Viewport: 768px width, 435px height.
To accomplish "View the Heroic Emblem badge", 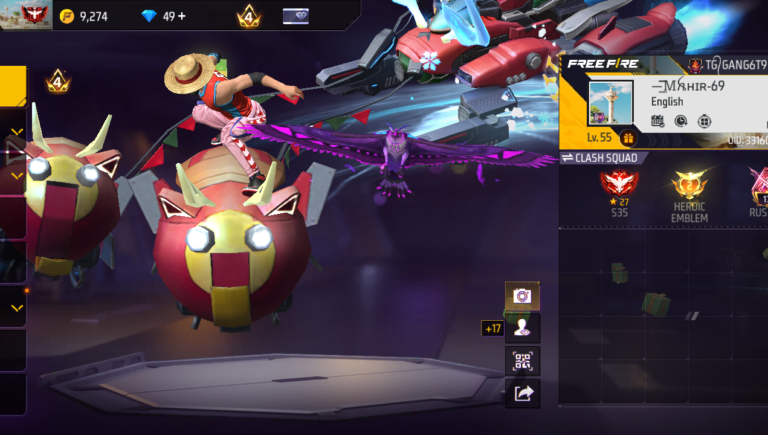I will coord(690,190).
